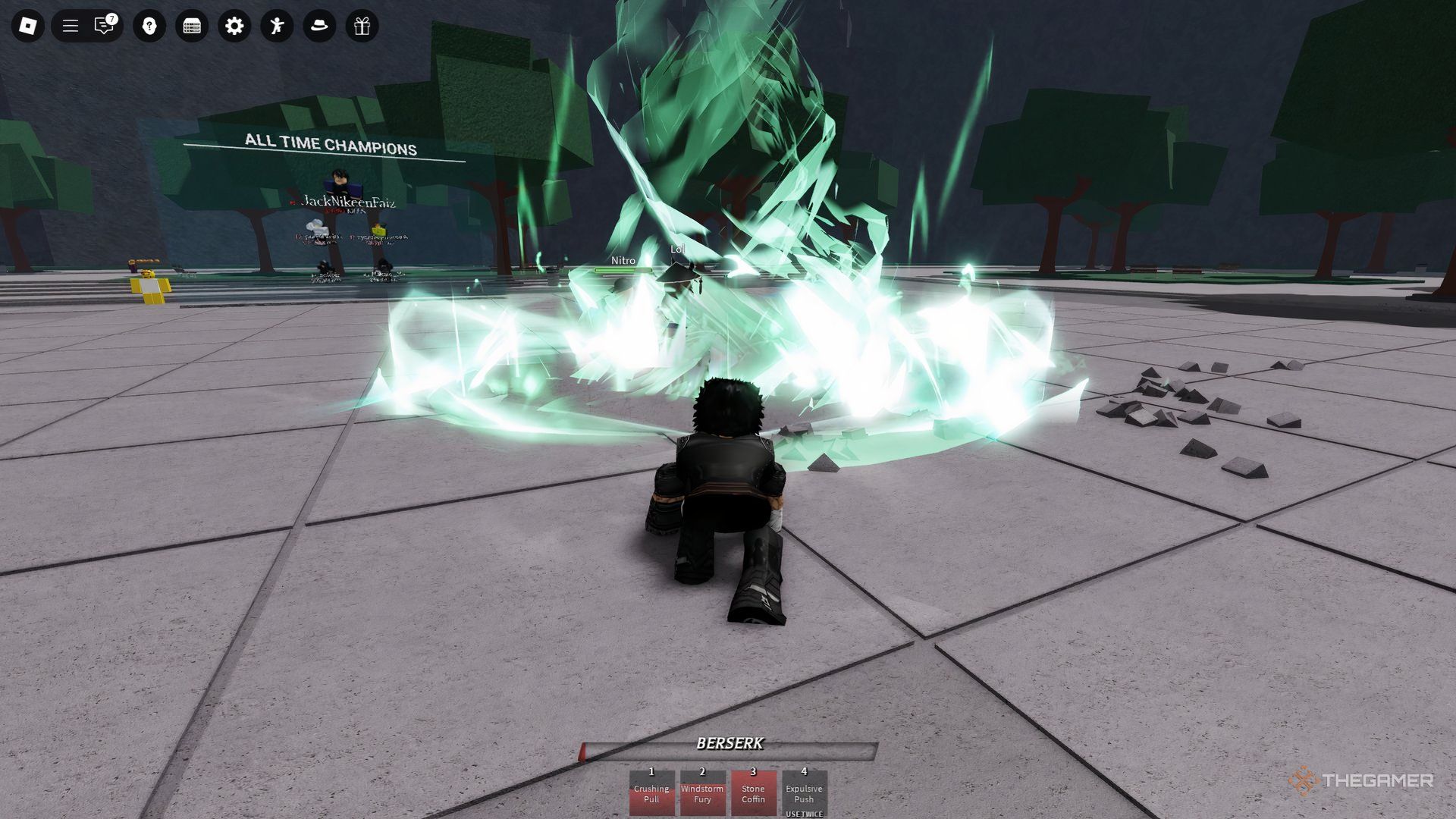The width and height of the screenshot is (1456, 819).
Task: Activate the Crushing Pull skill
Action: coord(651,792)
